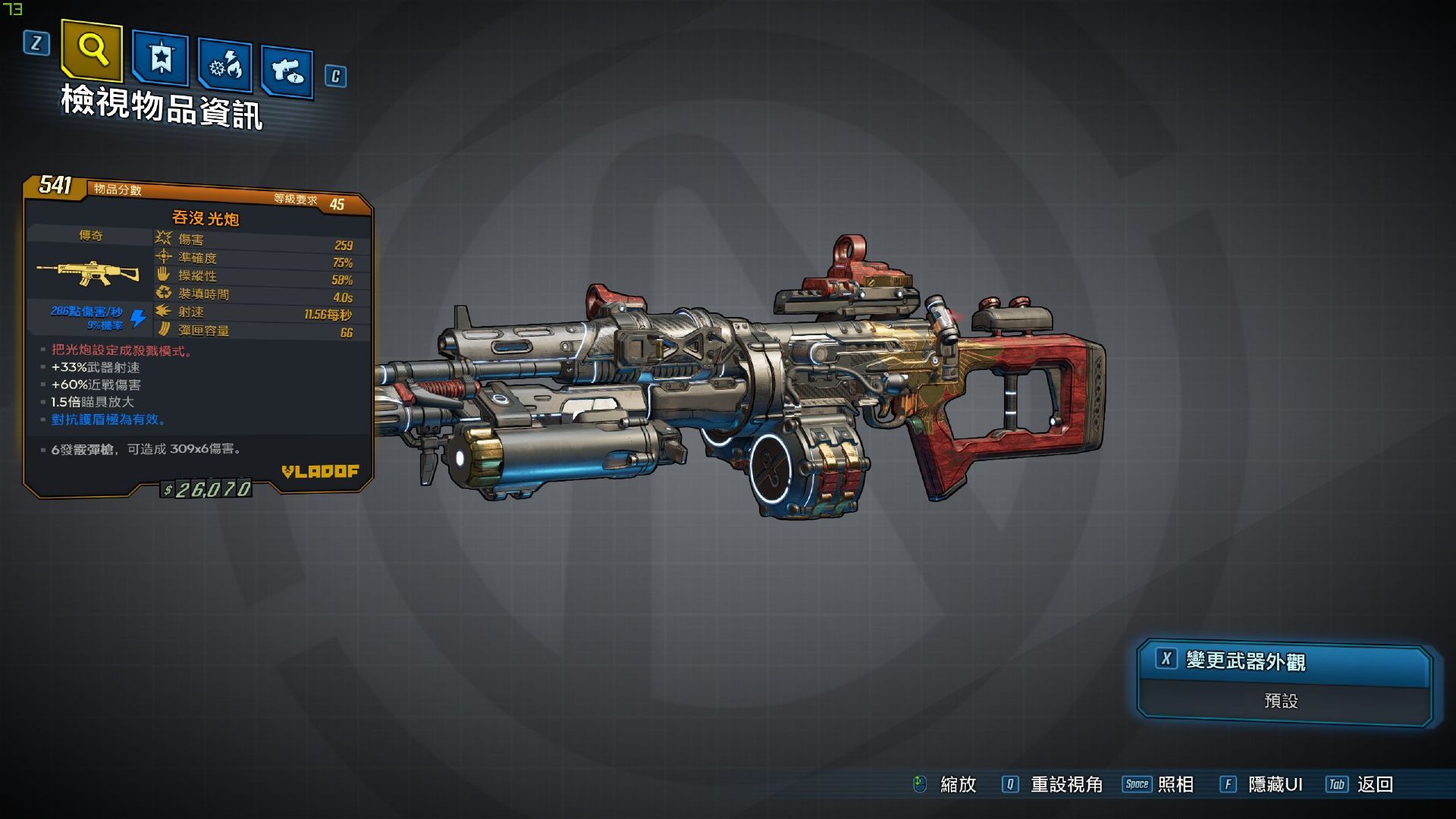The image size is (1456, 819).
Task: Choose the 重設視角 reset view option
Action: tap(1053, 784)
